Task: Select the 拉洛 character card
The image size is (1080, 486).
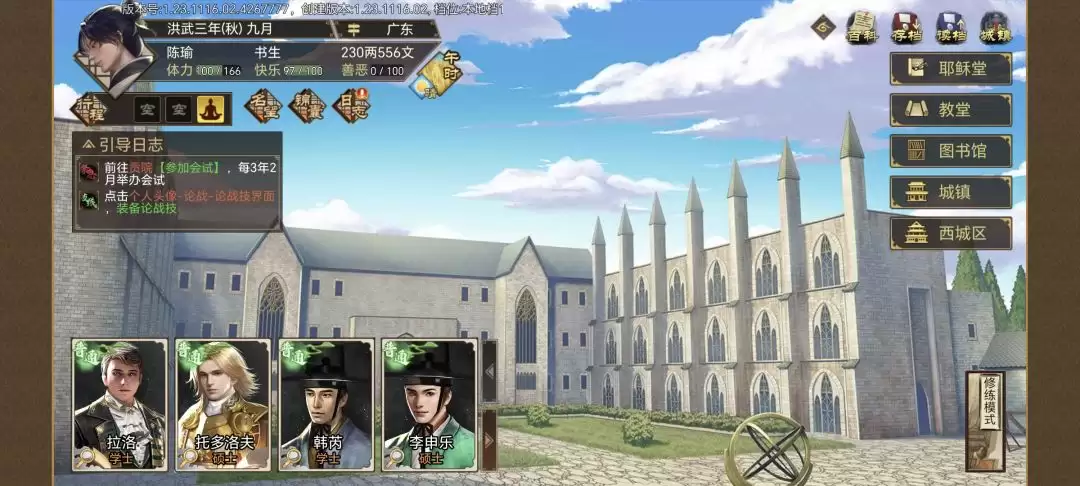Action: [120, 404]
